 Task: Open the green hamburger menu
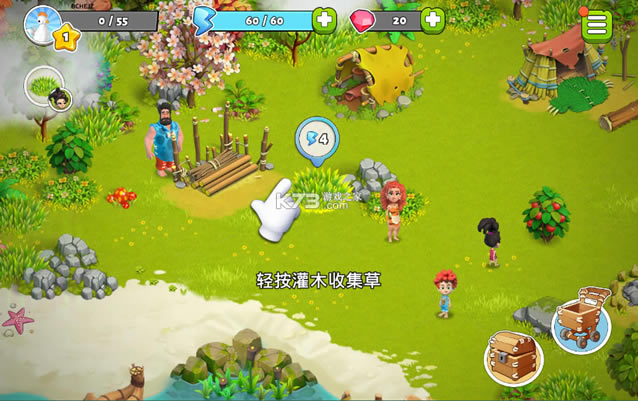(x=596, y=24)
